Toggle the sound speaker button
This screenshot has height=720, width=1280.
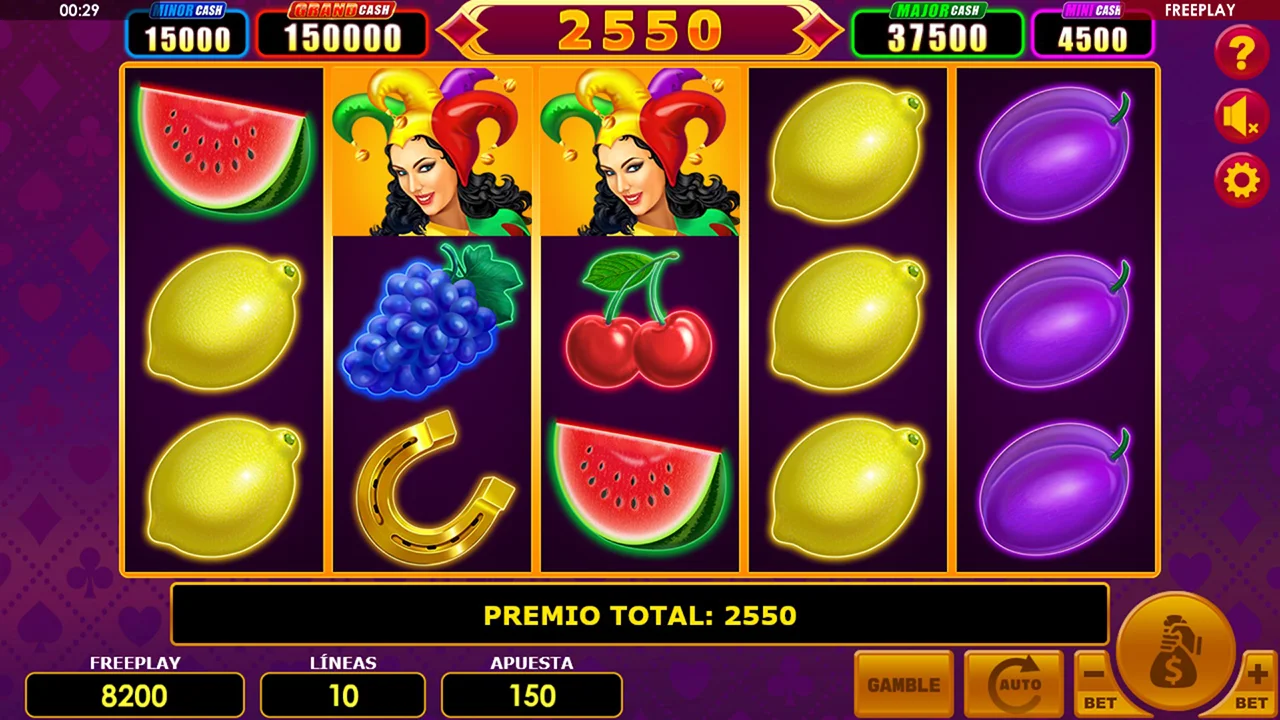(x=1241, y=119)
